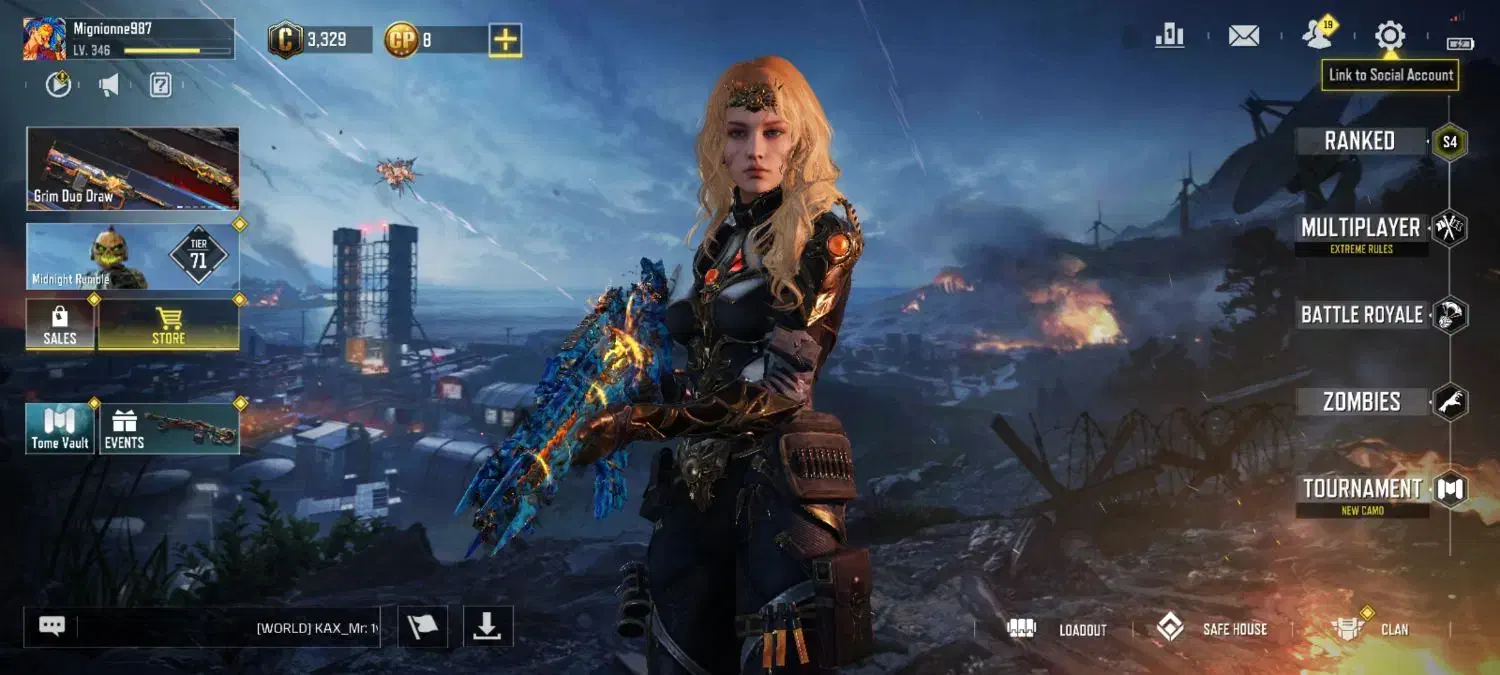Open the Midnight Rumble battle pass
The image size is (1500, 675).
[x=133, y=256]
